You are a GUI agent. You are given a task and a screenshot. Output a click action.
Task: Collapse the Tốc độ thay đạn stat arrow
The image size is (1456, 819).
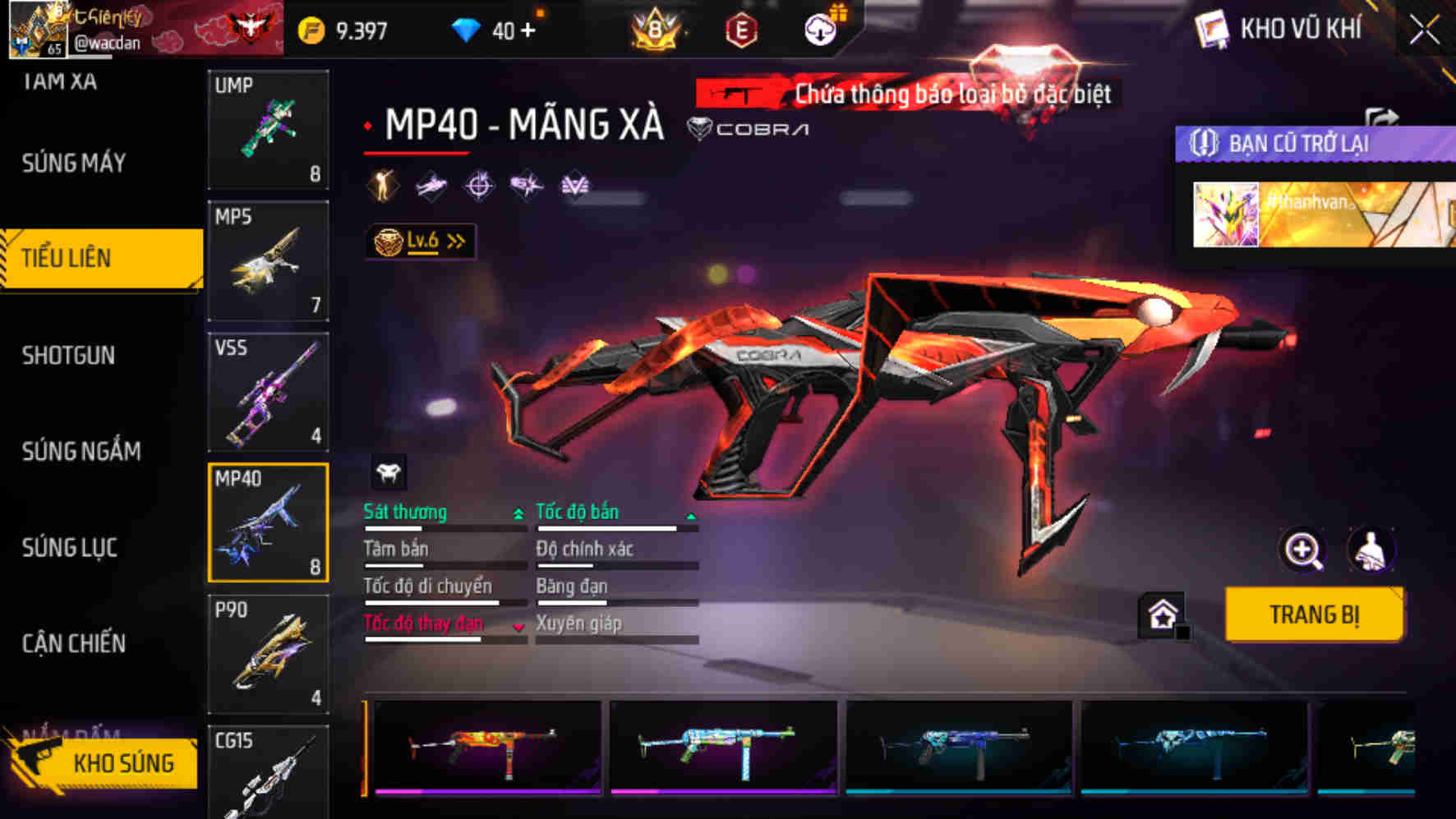518,626
